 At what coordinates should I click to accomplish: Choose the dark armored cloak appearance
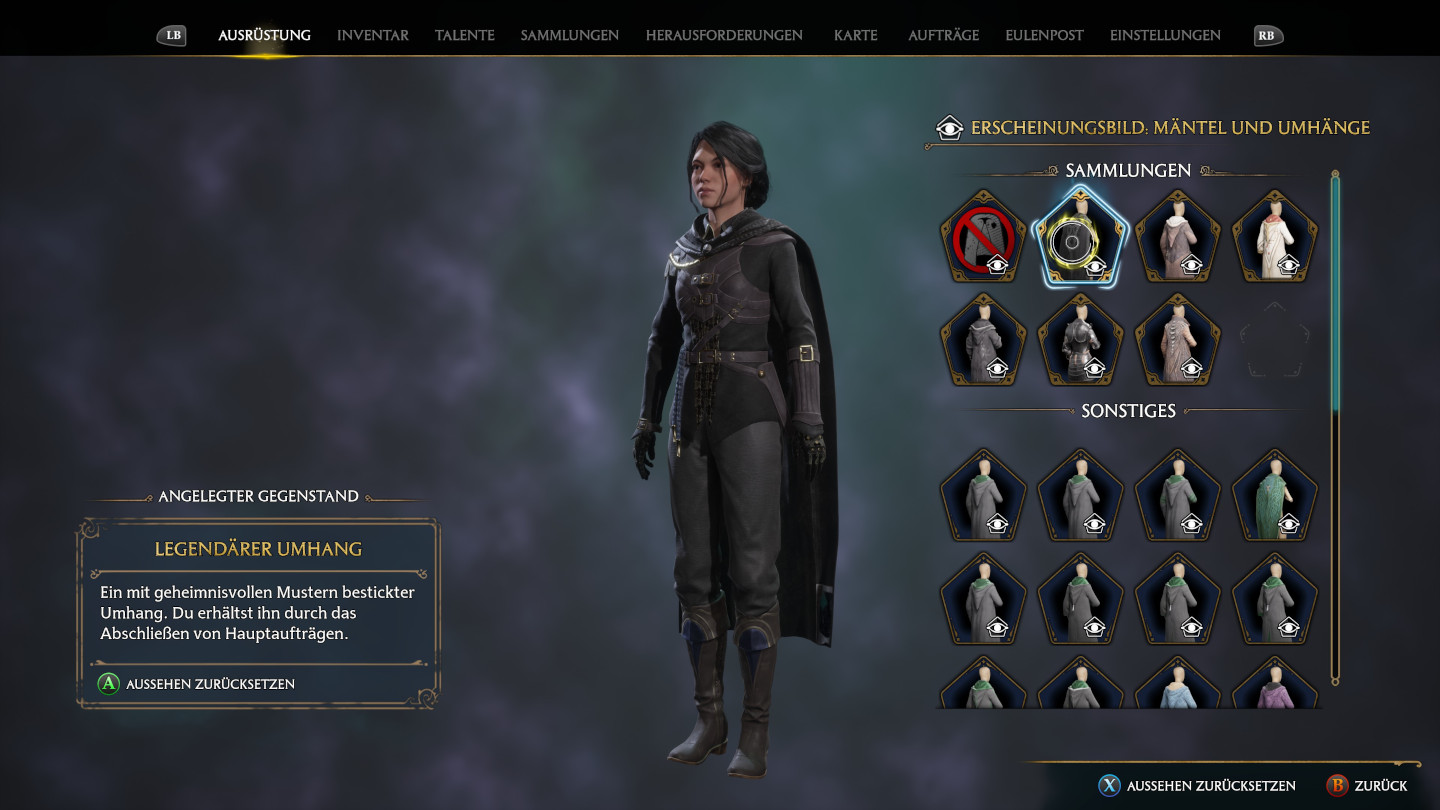coord(1081,341)
